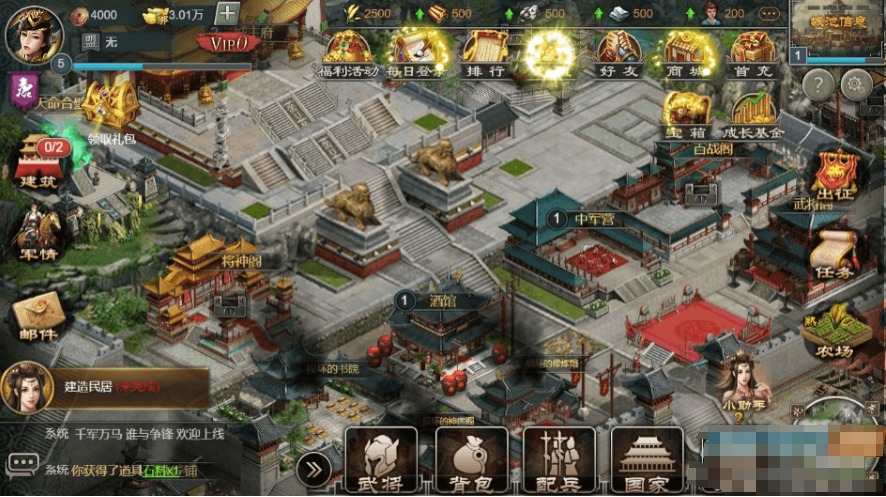The width and height of the screenshot is (886, 497).
Task: Open the 军情 military intel button
Action: pos(38,231)
